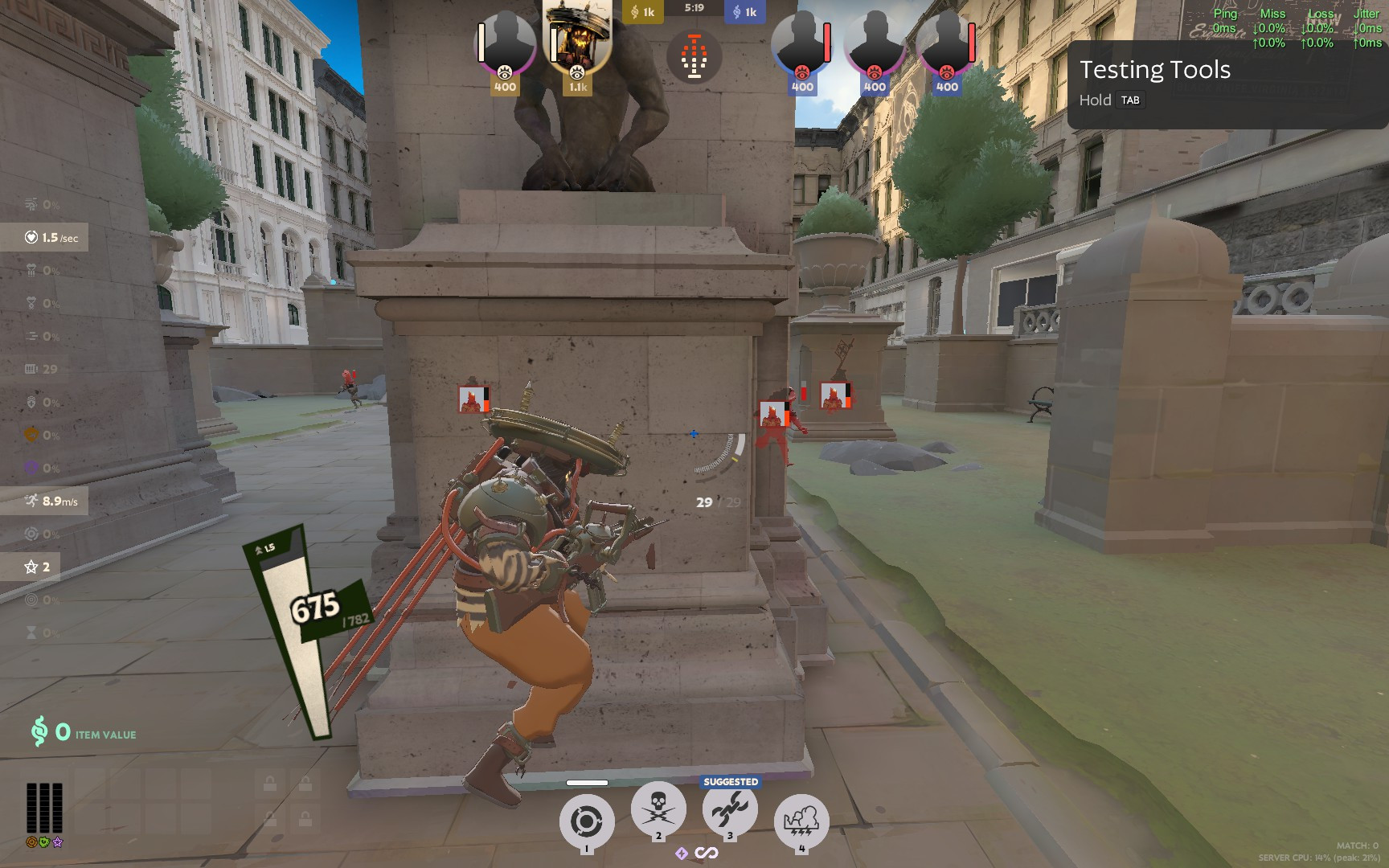This screenshot has width=1389, height=868.
Task: Click the SUGGESTED label above ability 3
Action: tap(728, 780)
